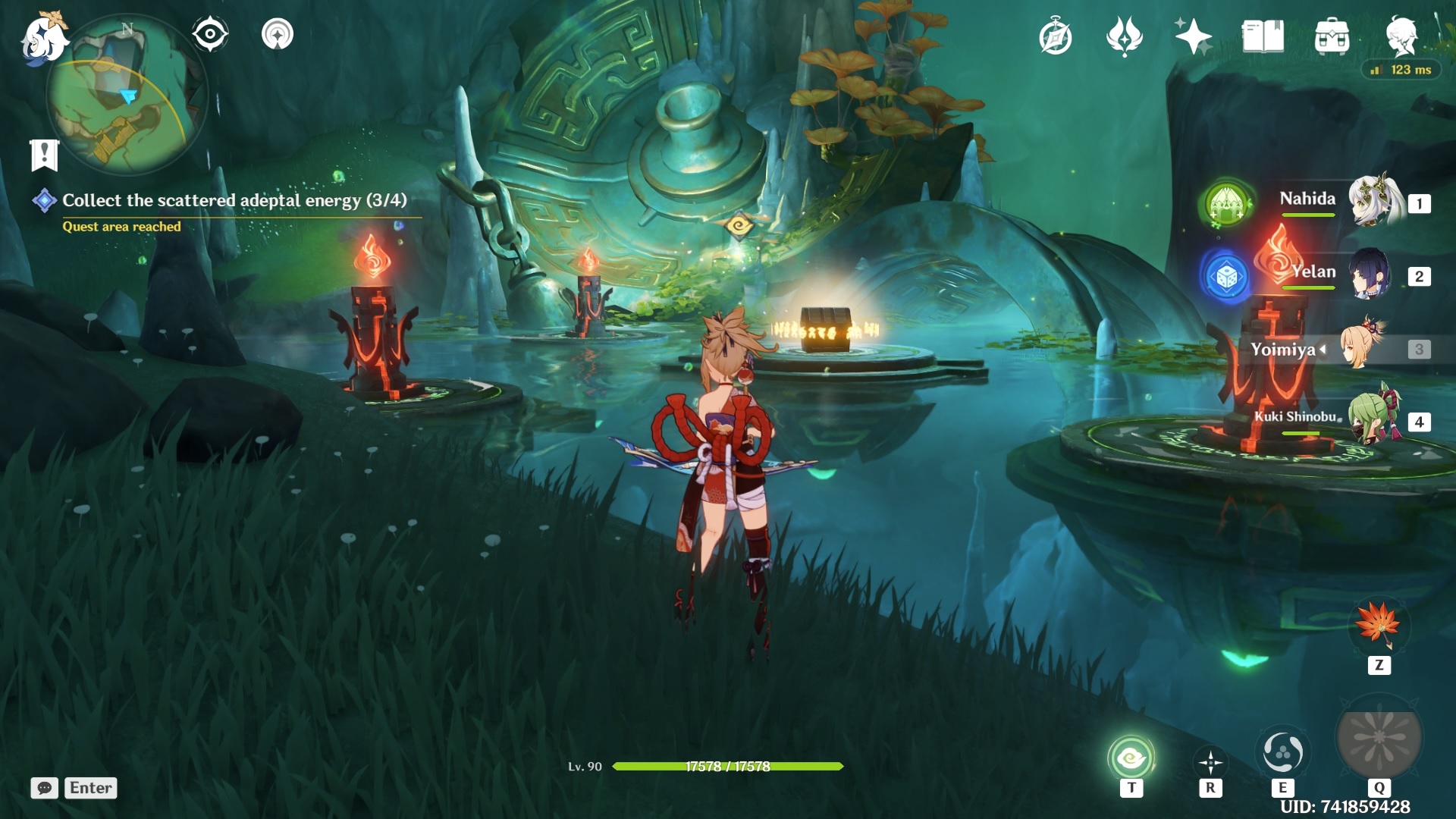Viewport: 1456px width, 819px height.
Task: Open the Adventurer Handbook compass icon
Action: tap(1057, 34)
